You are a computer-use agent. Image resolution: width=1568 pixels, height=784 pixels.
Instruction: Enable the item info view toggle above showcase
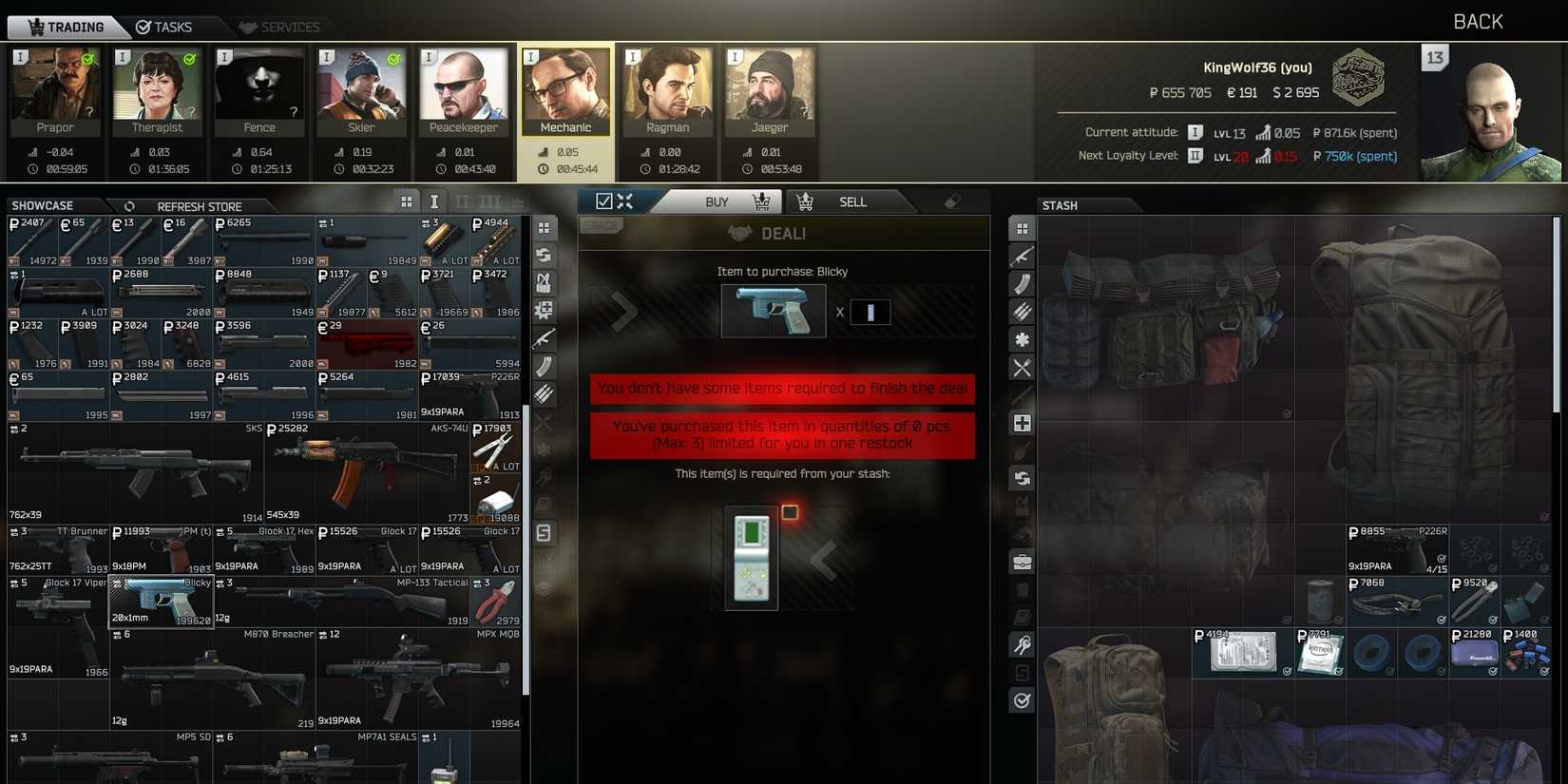coord(434,201)
